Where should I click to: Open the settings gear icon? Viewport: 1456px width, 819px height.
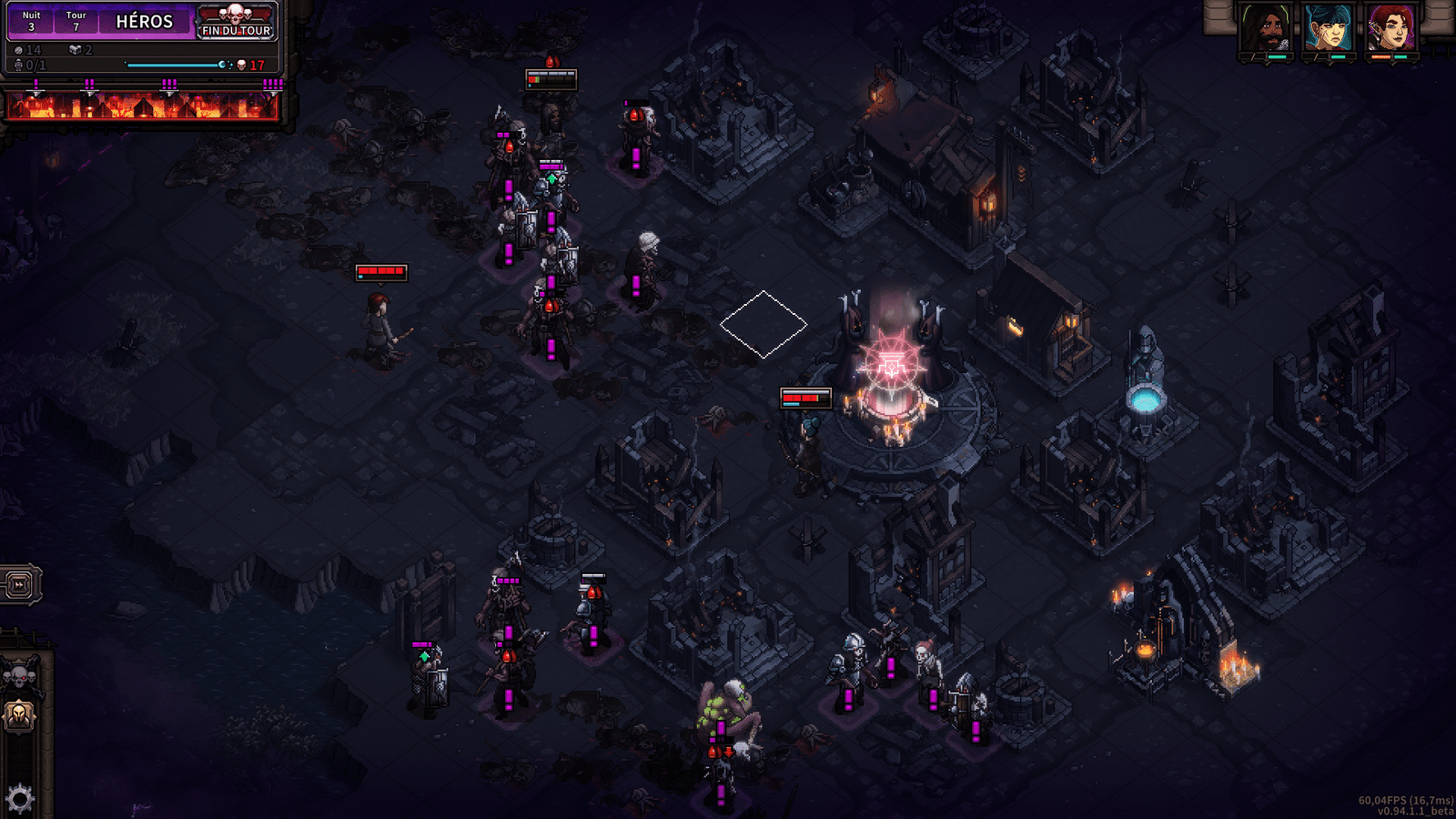point(18,794)
